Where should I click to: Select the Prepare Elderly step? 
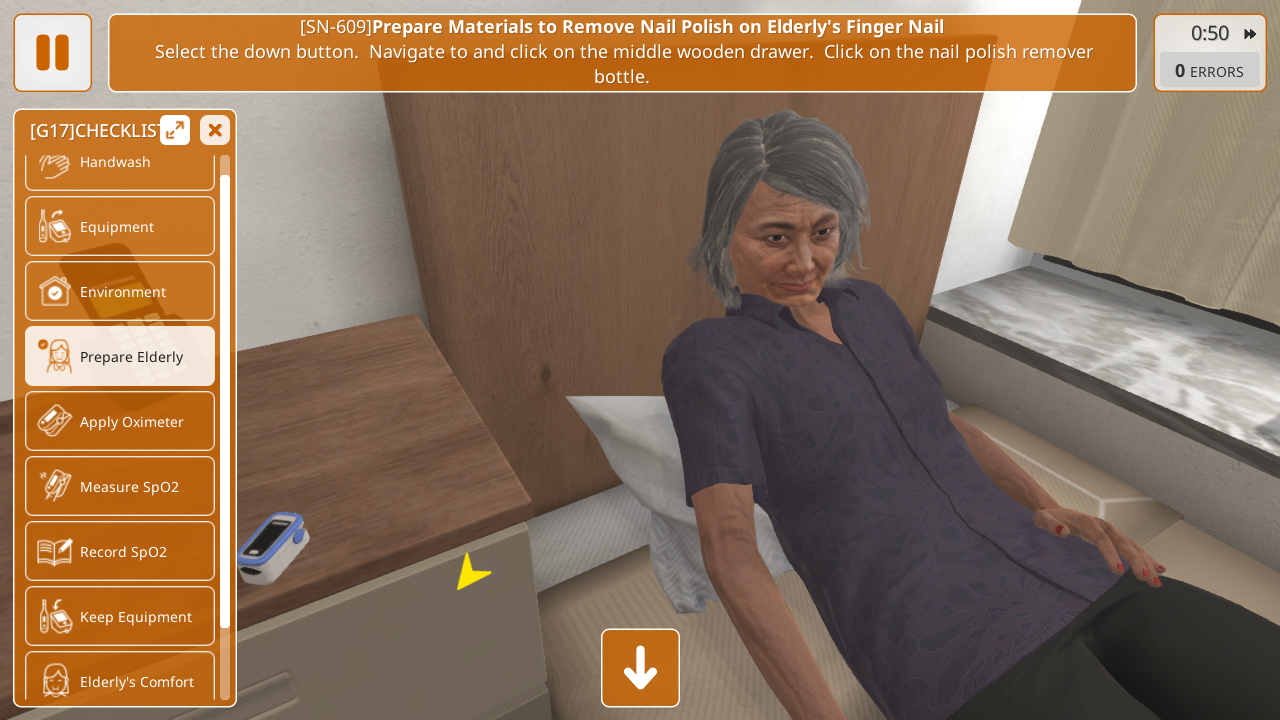(120, 356)
